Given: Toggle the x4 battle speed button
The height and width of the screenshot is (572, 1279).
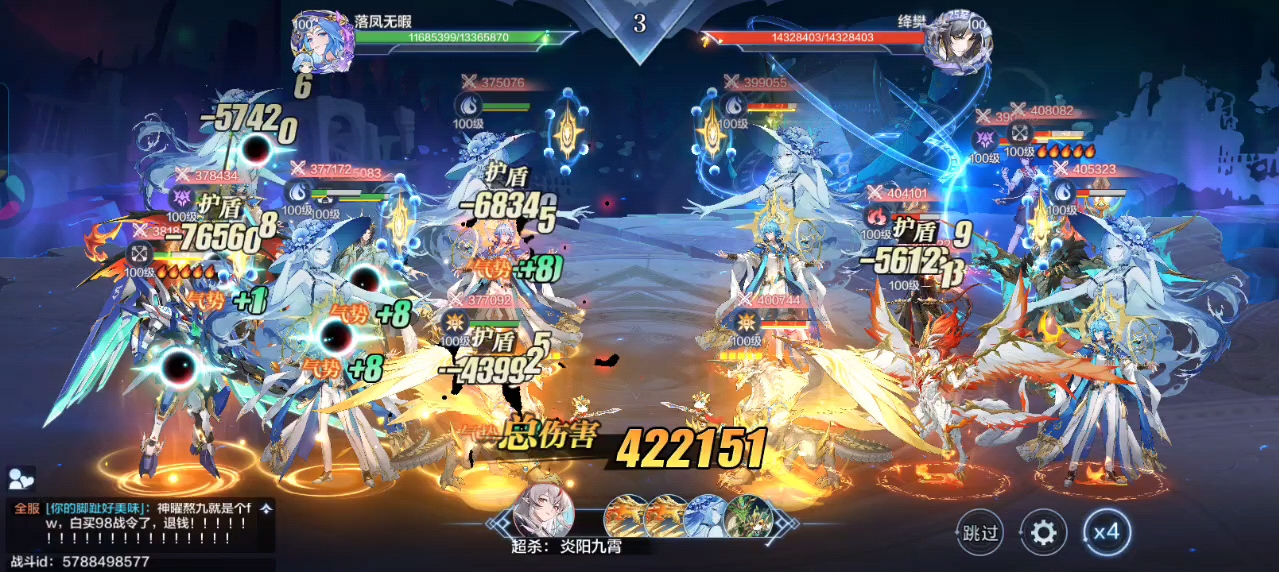Looking at the screenshot, I should 1105,532.
